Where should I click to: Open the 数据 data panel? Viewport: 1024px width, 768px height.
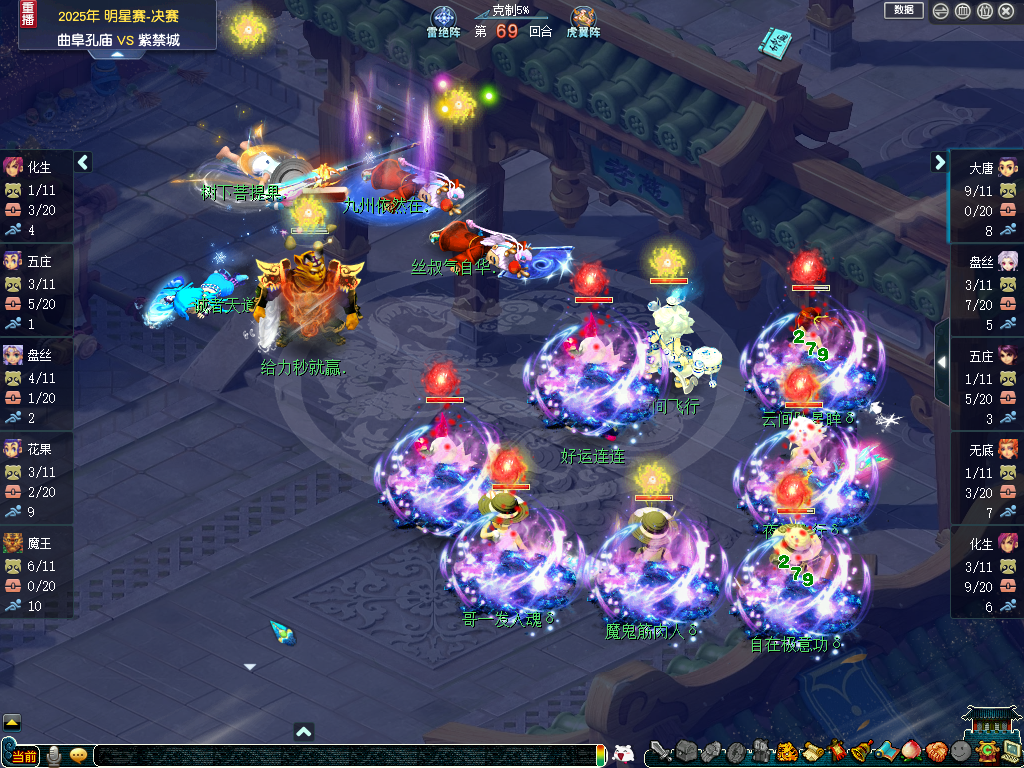pos(903,10)
